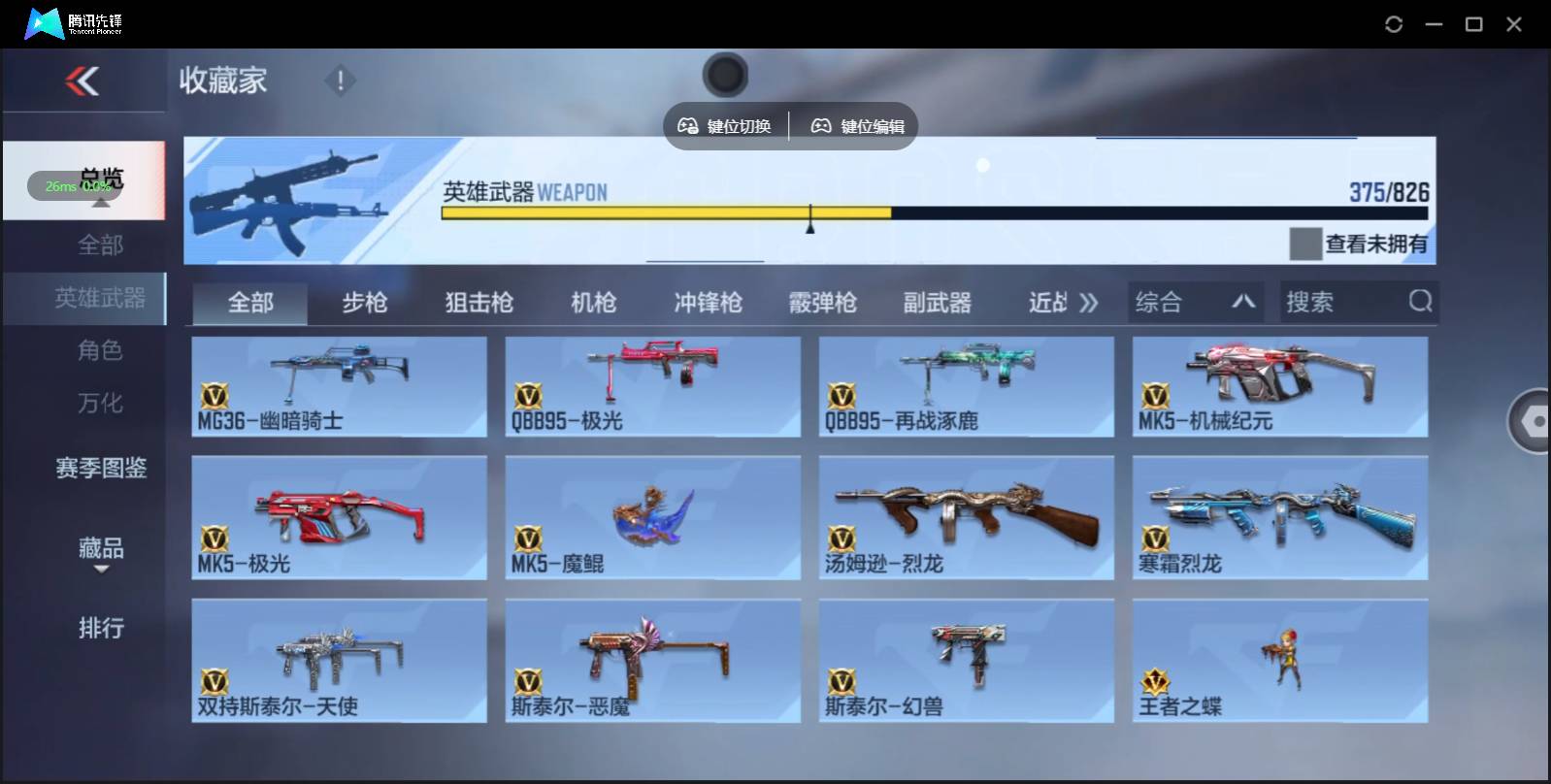Click the gamepad icon on 键位切换
This screenshot has height=784, width=1551.
point(689,124)
